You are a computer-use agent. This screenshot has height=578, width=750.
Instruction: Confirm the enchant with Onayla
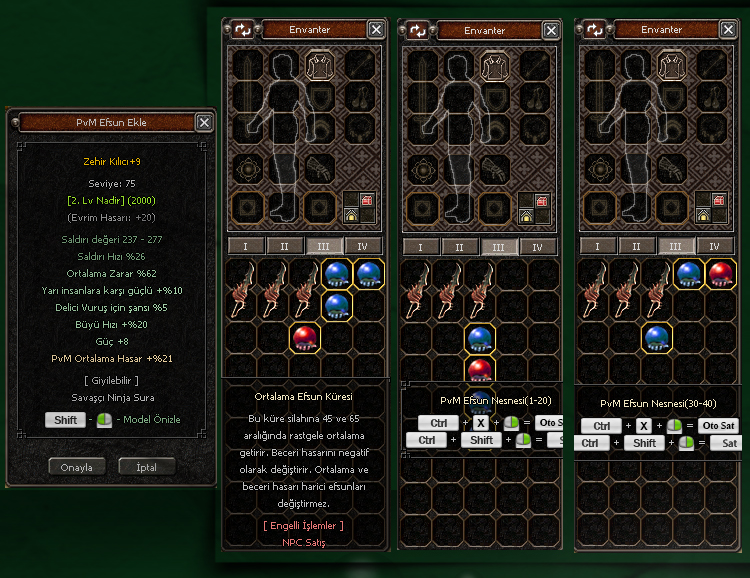pos(77,467)
